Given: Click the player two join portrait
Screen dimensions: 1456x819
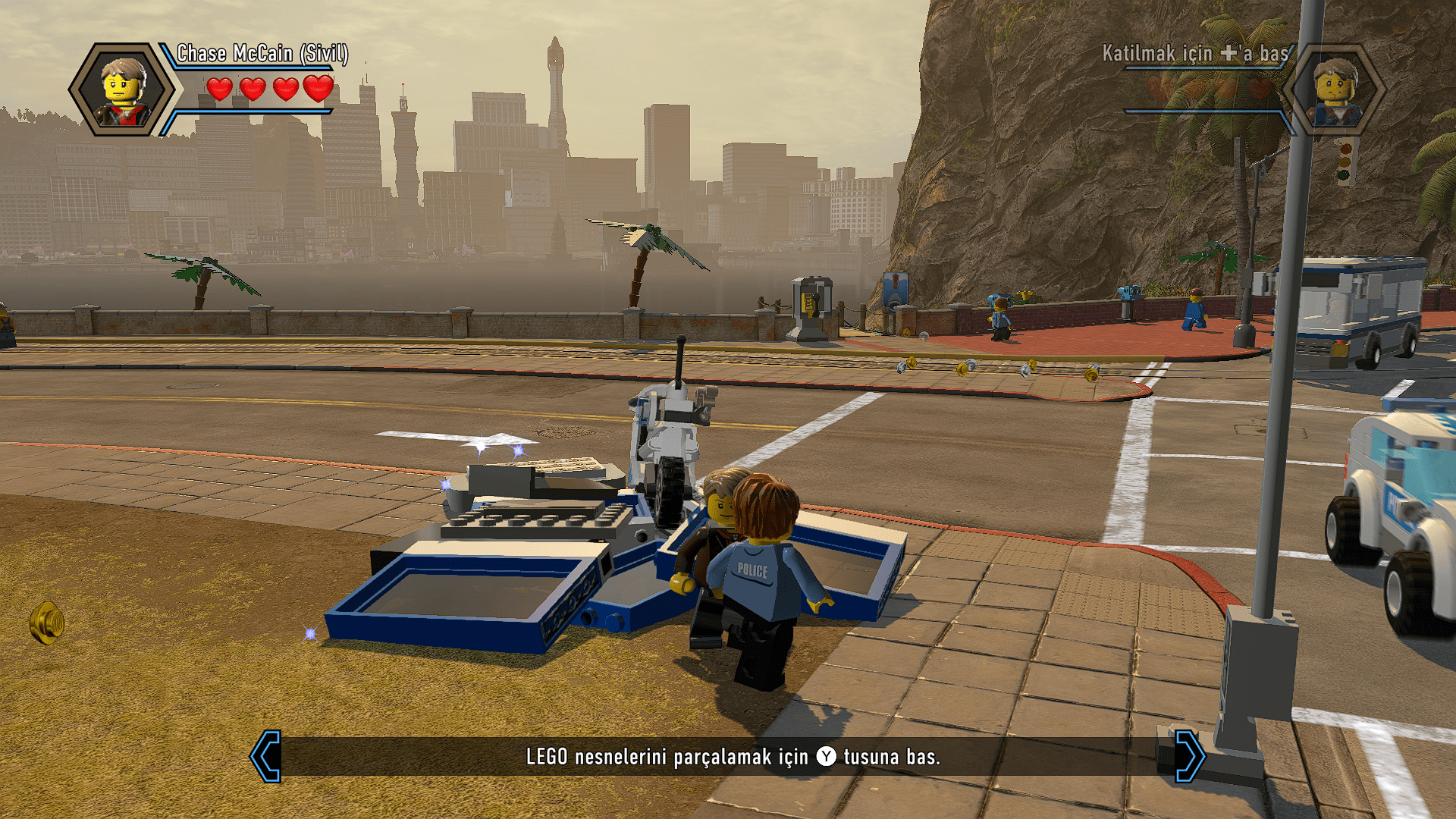Looking at the screenshot, I should click(x=1336, y=90).
